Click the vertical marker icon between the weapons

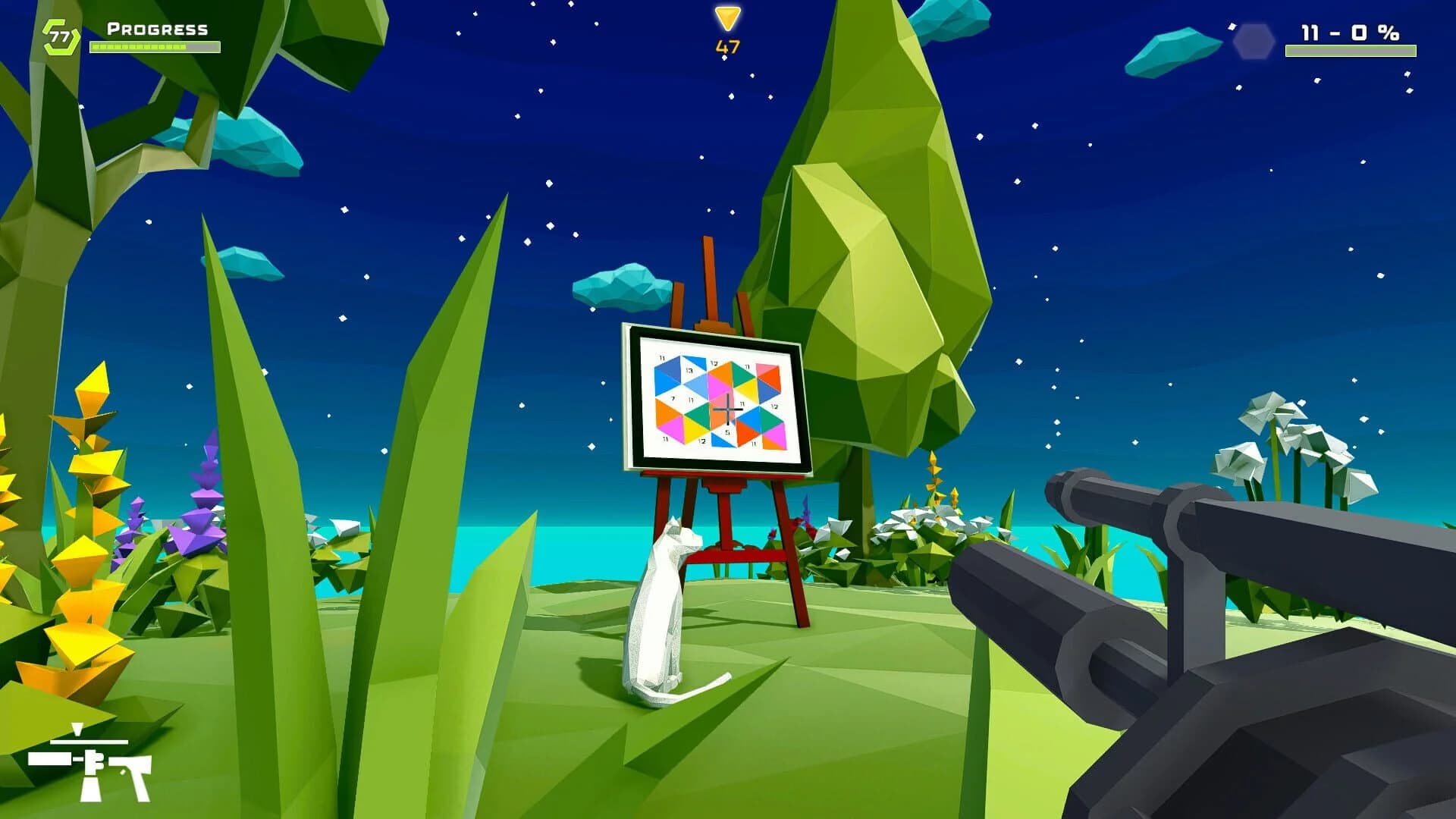(x=77, y=730)
